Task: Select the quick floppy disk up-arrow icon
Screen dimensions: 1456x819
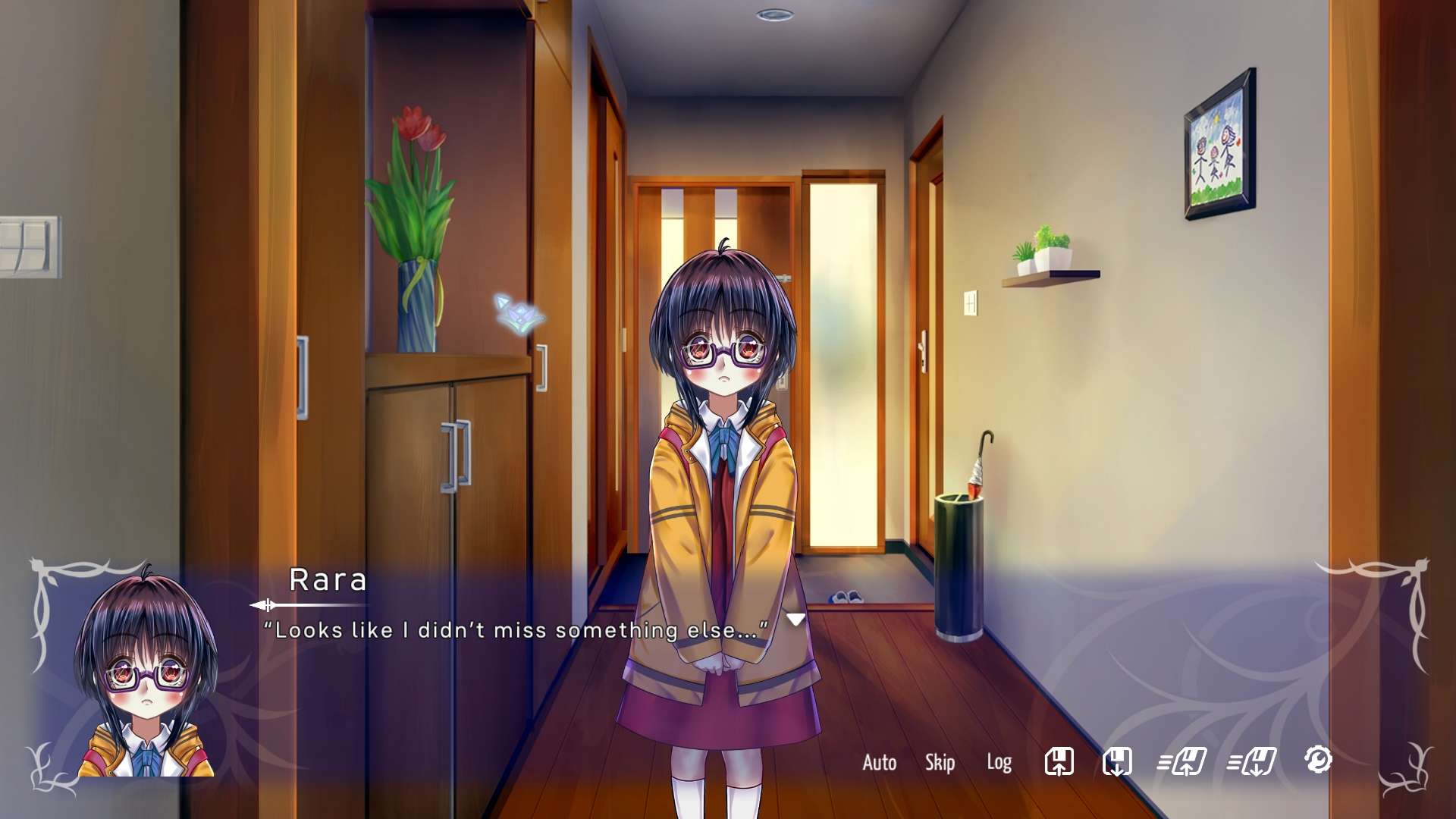Action: (1182, 761)
